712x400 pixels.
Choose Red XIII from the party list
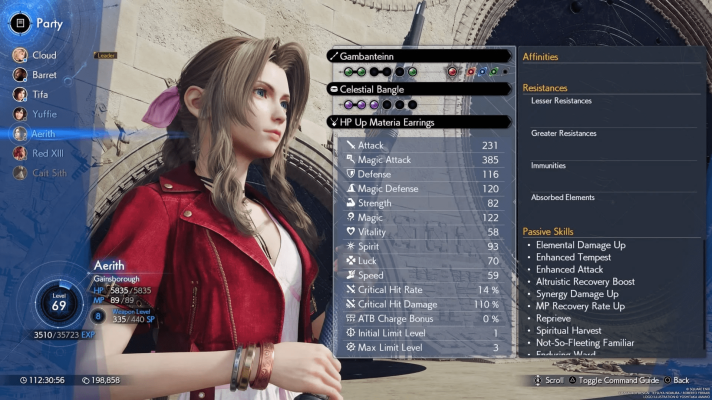[47, 153]
